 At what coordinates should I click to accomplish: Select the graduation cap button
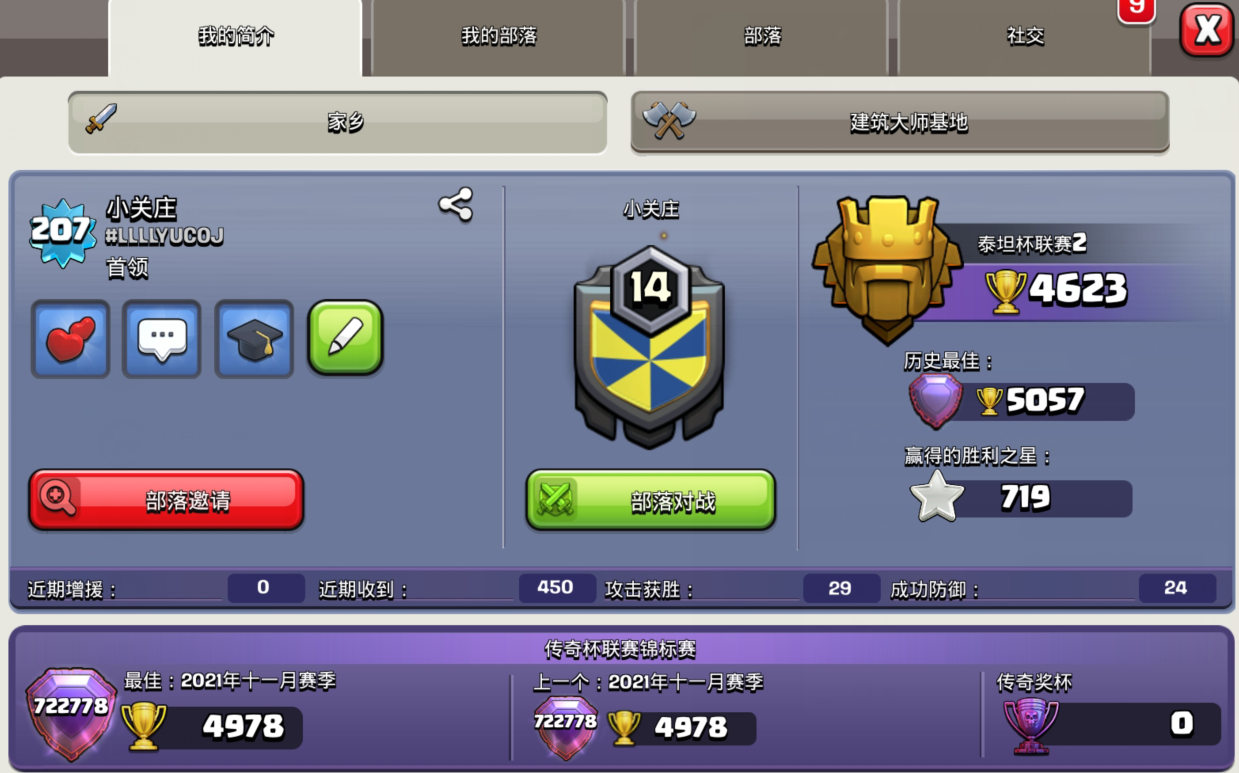[x=254, y=339]
